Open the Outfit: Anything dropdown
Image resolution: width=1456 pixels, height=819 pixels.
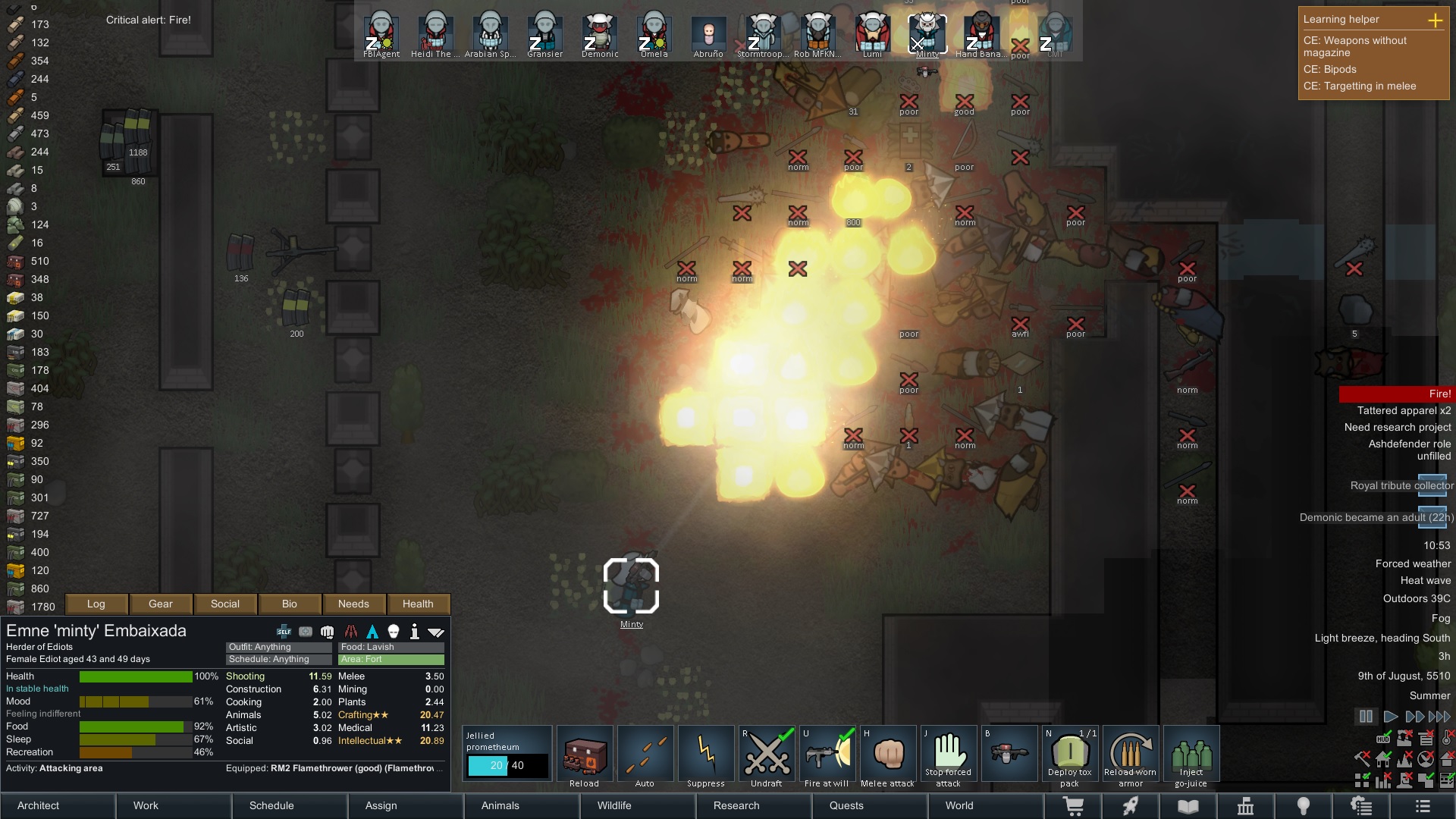278,647
